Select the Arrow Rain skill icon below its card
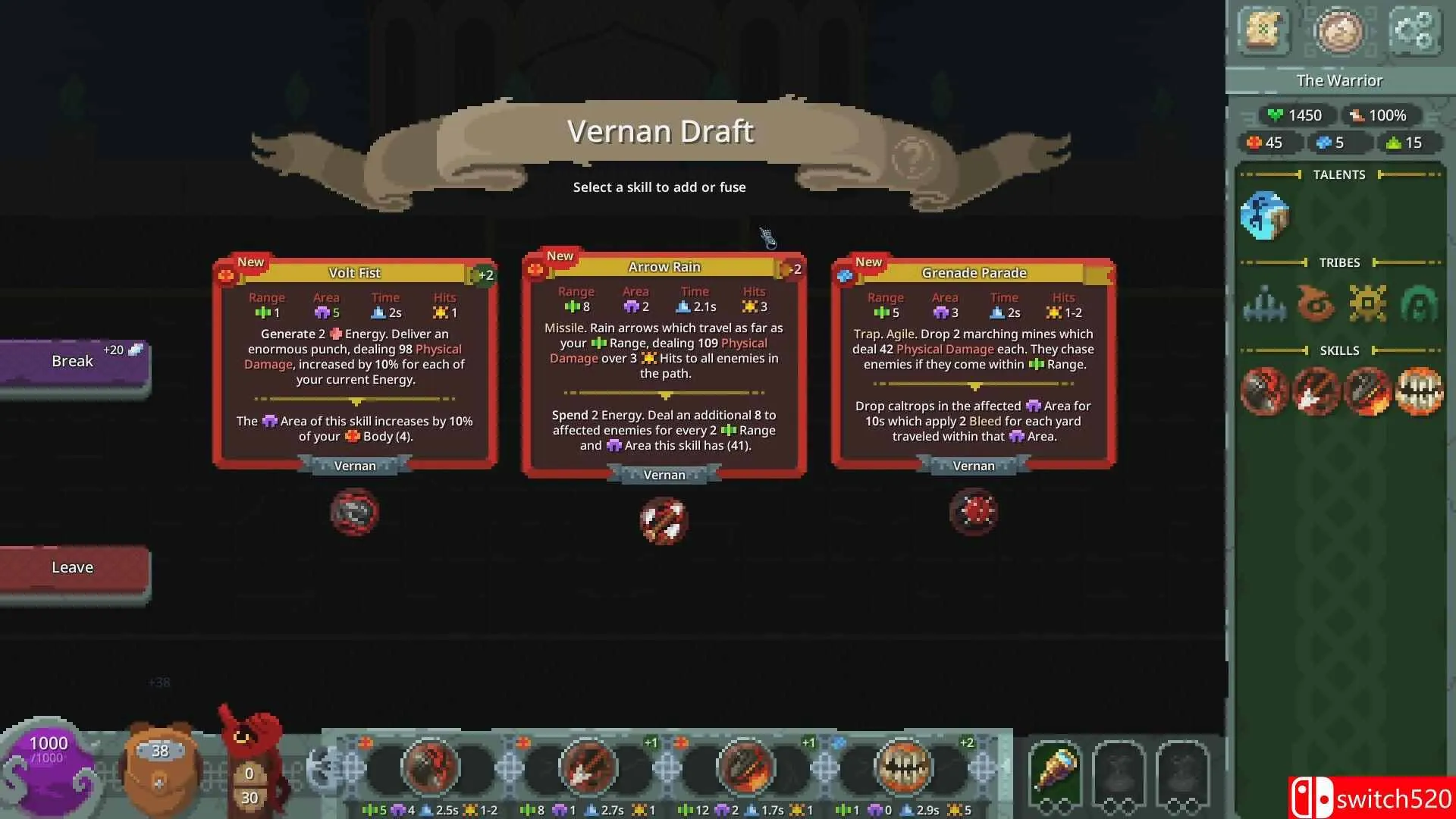Image resolution: width=1456 pixels, height=819 pixels. 663,520
